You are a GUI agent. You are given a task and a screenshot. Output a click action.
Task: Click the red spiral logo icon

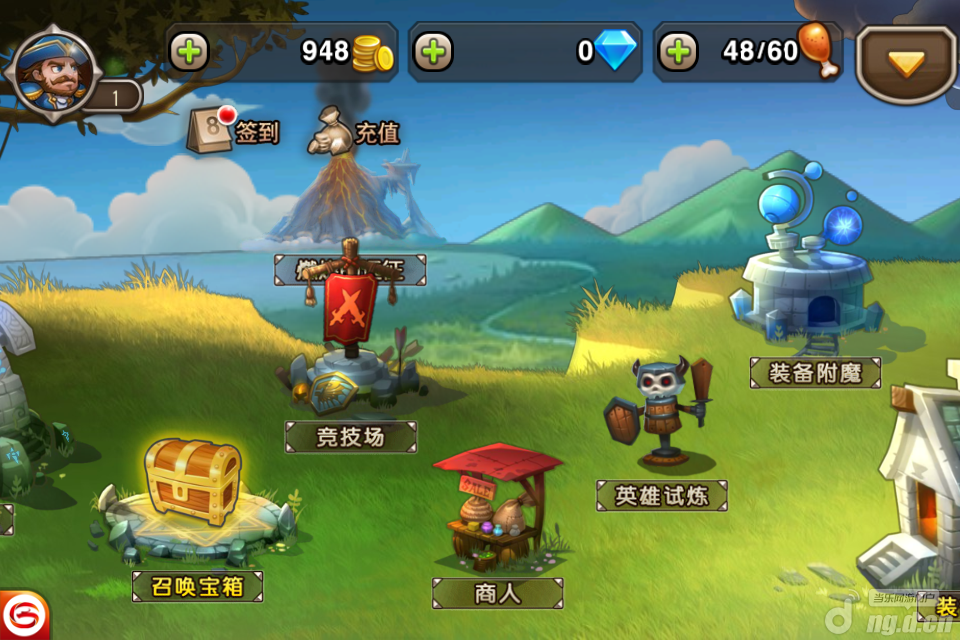20,614
